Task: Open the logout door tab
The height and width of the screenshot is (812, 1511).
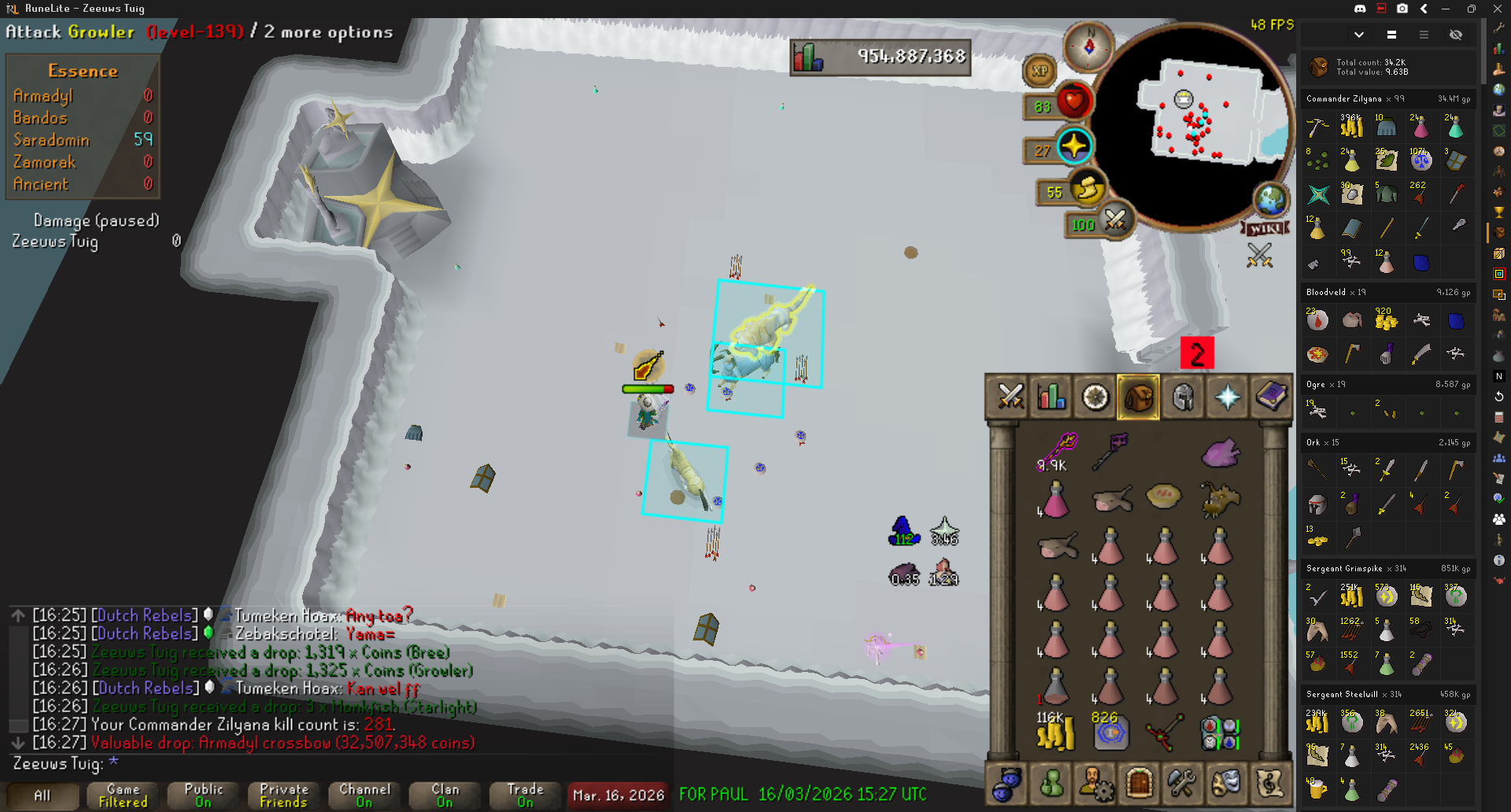Action: [x=1139, y=783]
